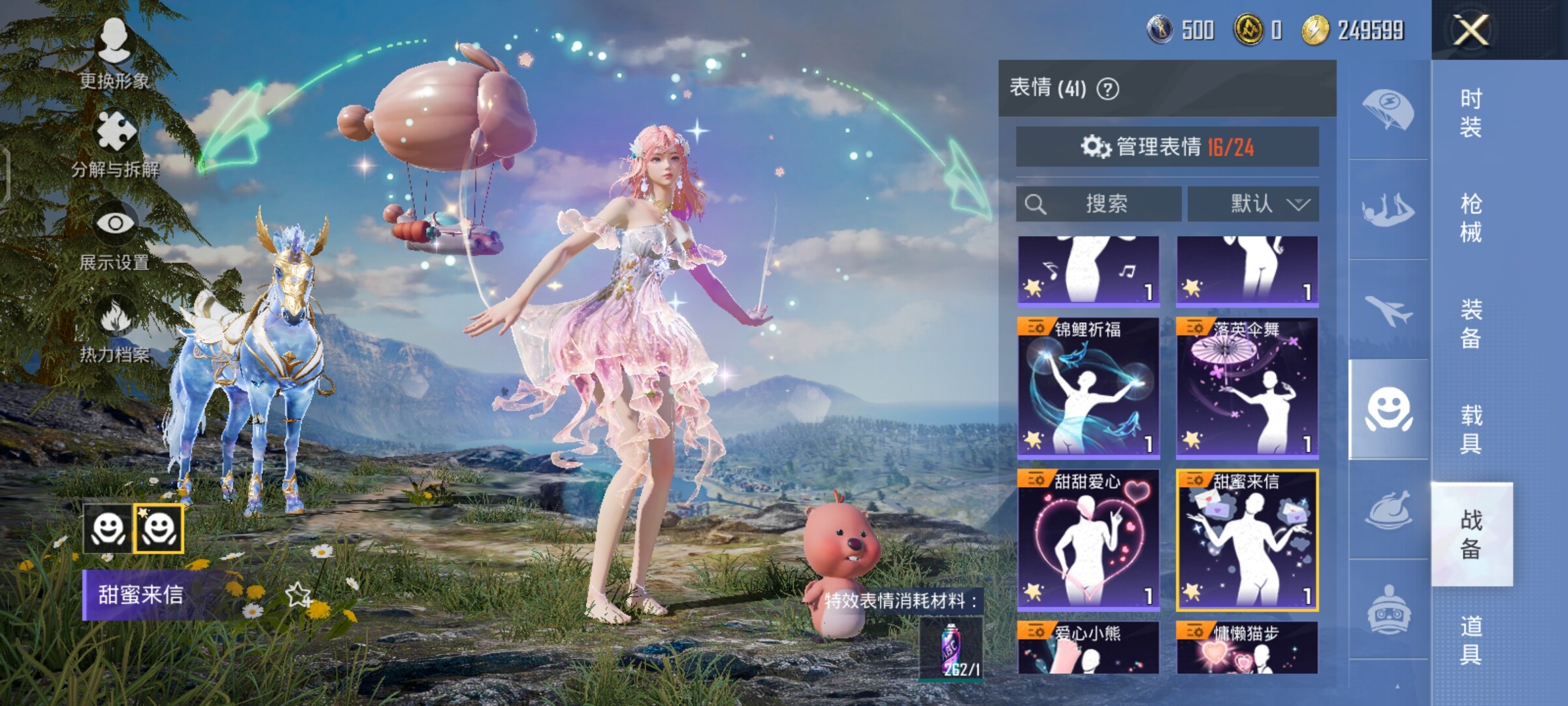This screenshot has height=706, width=1568.
Task: Switch to the 枪械 firearms tab
Action: [1471, 218]
